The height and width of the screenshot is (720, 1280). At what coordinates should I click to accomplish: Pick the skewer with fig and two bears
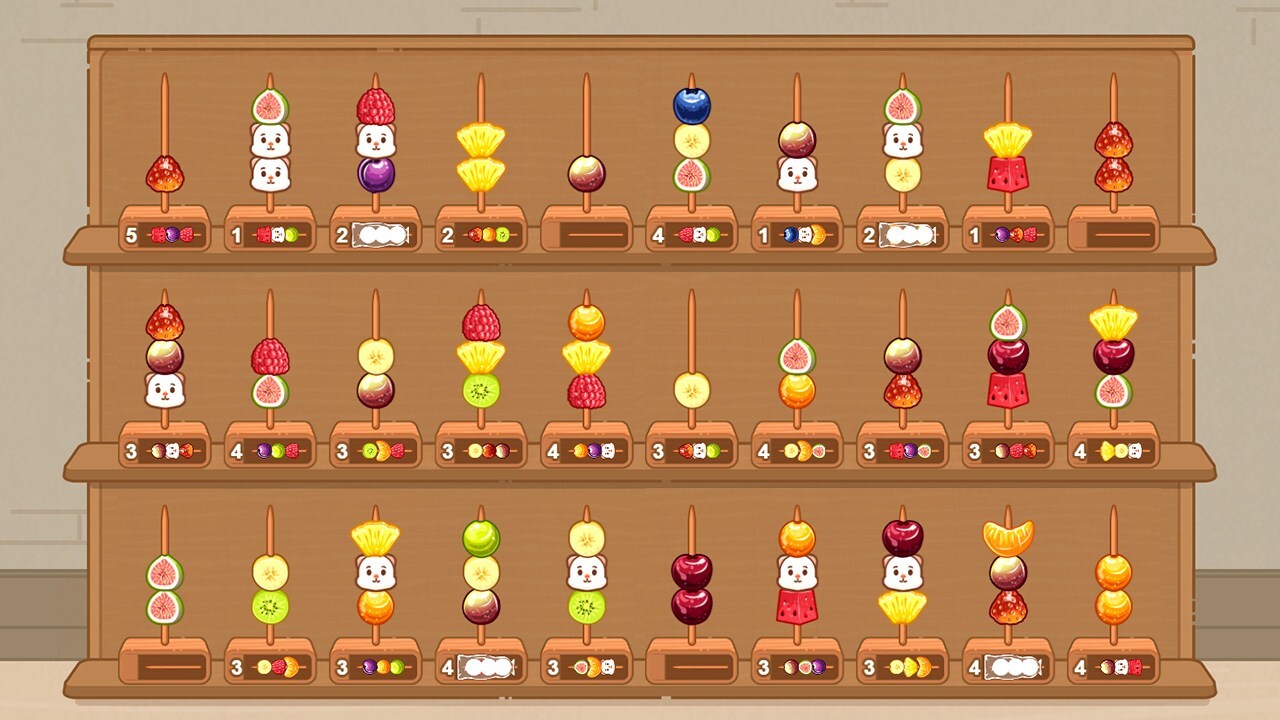(x=270, y=142)
